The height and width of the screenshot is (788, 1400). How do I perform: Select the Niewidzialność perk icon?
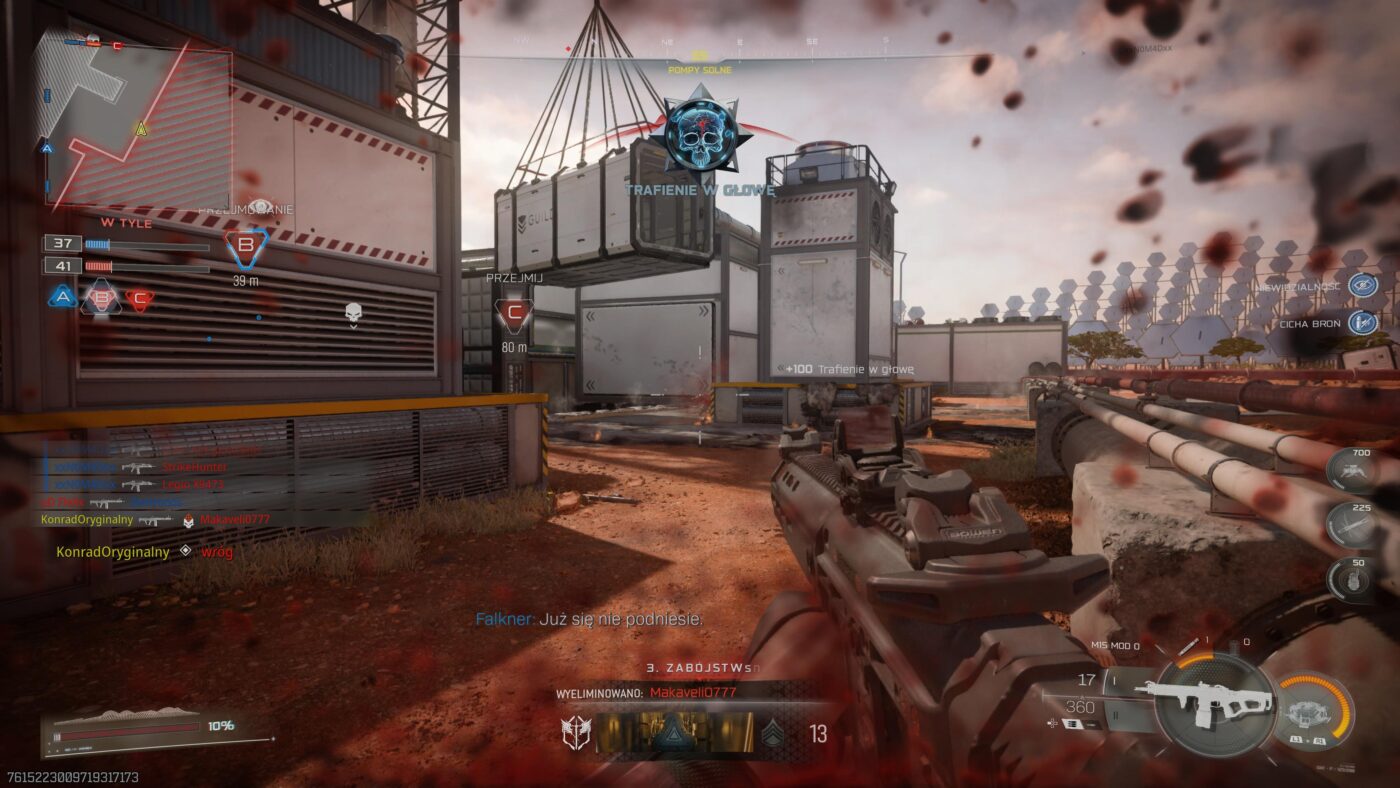pyautogui.click(x=1362, y=285)
